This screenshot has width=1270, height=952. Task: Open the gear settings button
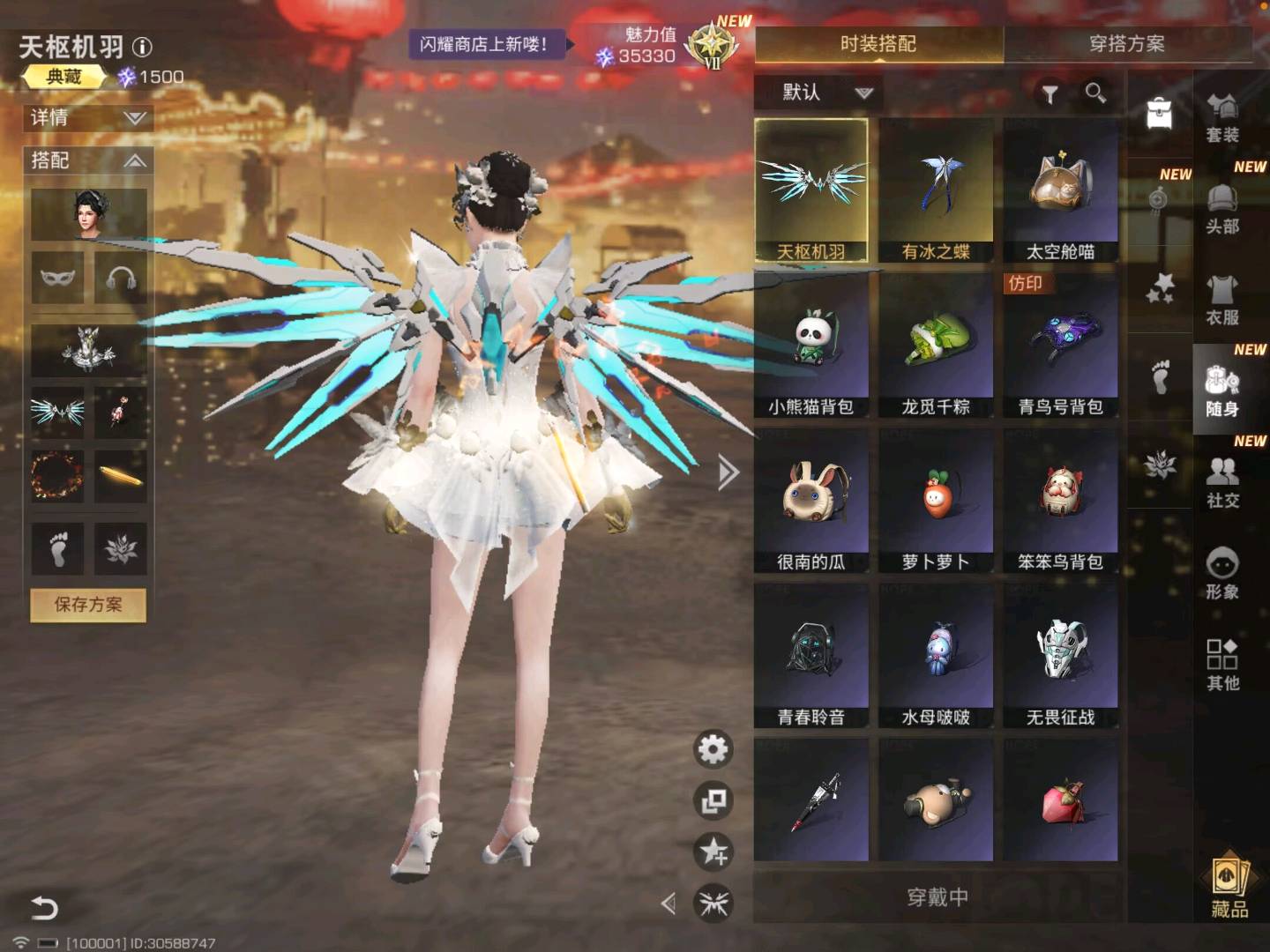click(x=713, y=749)
